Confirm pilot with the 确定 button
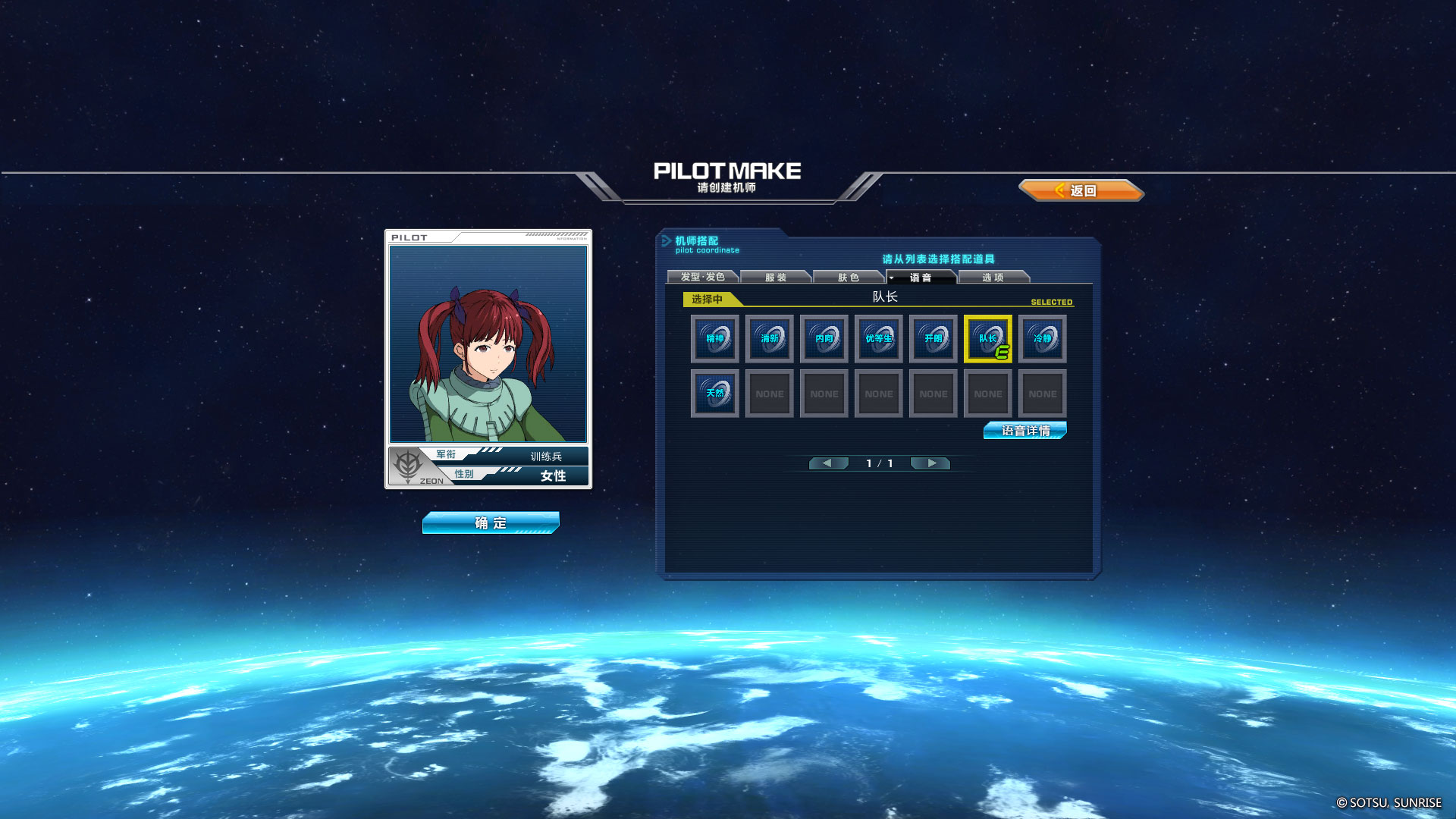The height and width of the screenshot is (819, 1456). (x=491, y=522)
